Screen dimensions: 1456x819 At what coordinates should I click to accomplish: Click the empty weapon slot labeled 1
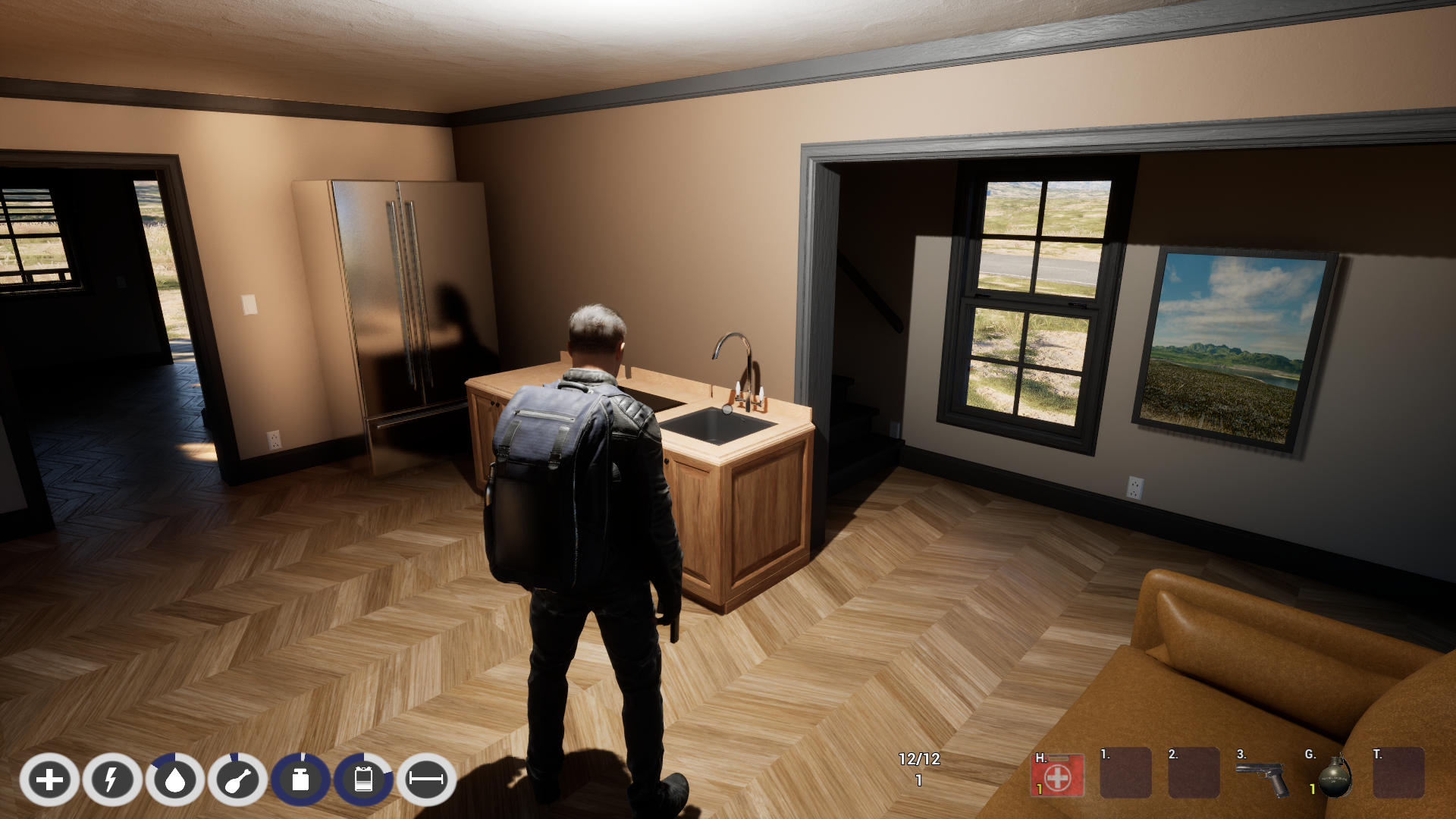1125,773
